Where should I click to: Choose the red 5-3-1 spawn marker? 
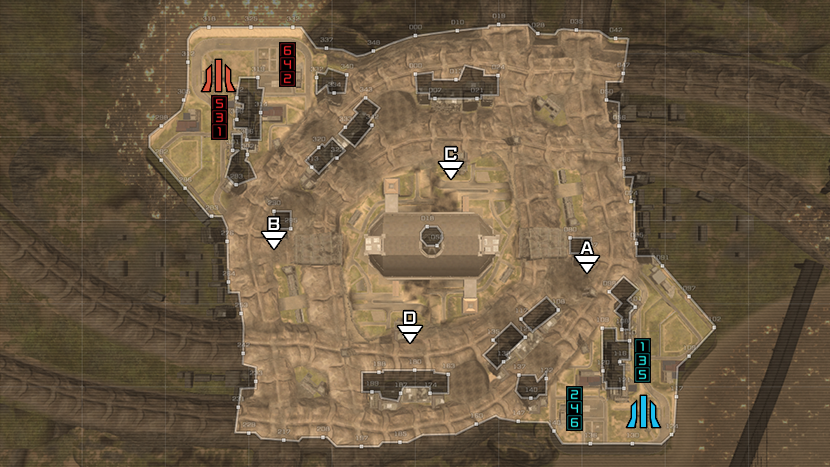(x=219, y=118)
